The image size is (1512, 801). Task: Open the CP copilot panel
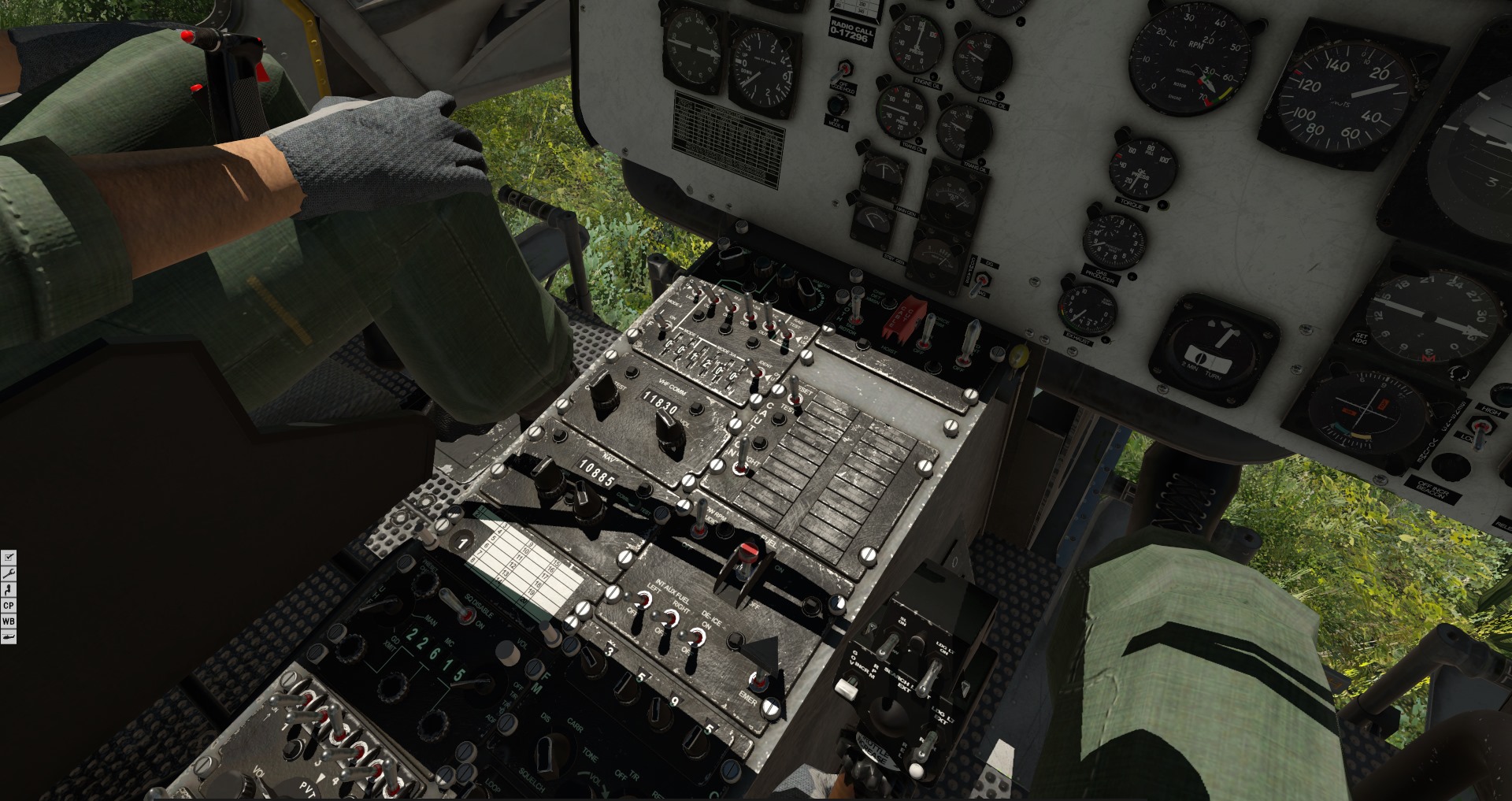coord(9,605)
